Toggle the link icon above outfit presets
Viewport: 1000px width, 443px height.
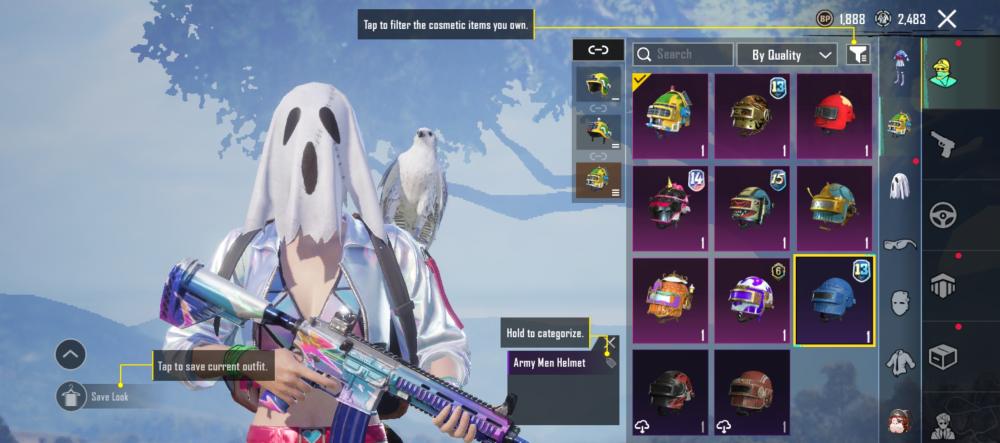coord(598,49)
